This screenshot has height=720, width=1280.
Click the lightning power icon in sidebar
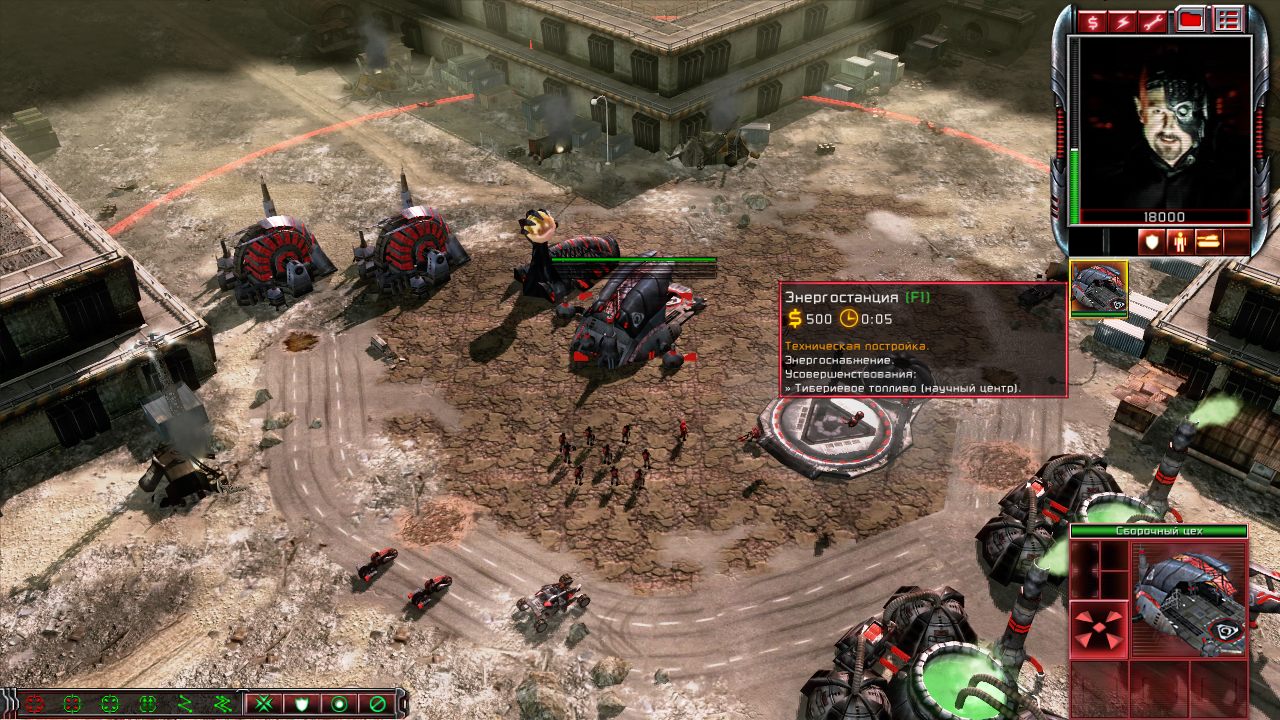(1122, 22)
